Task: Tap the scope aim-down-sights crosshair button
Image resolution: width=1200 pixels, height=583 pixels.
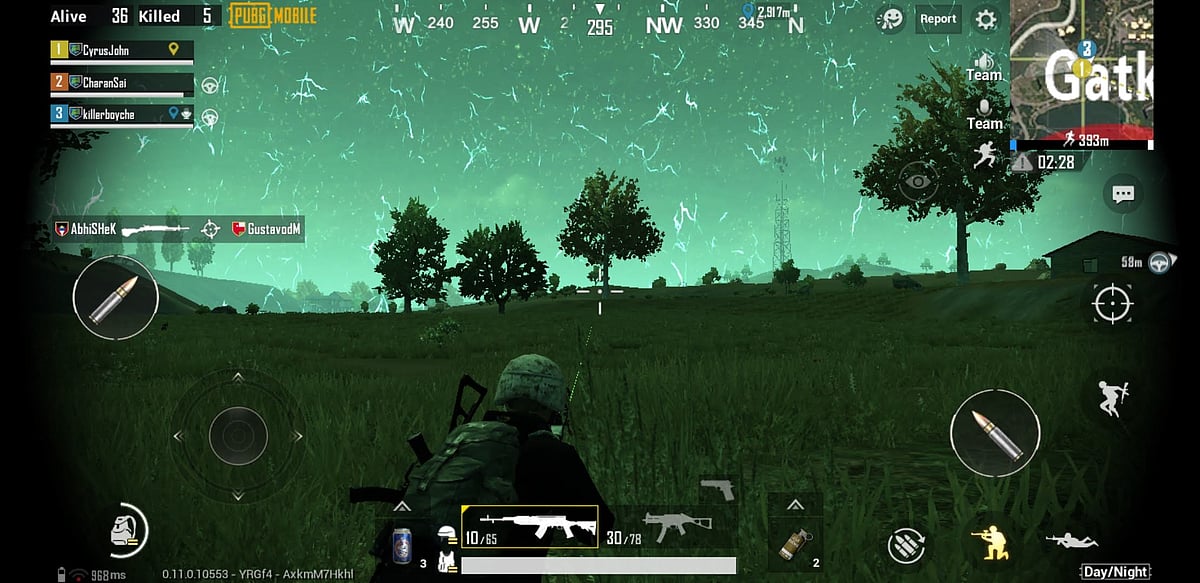Action: pos(1112,303)
